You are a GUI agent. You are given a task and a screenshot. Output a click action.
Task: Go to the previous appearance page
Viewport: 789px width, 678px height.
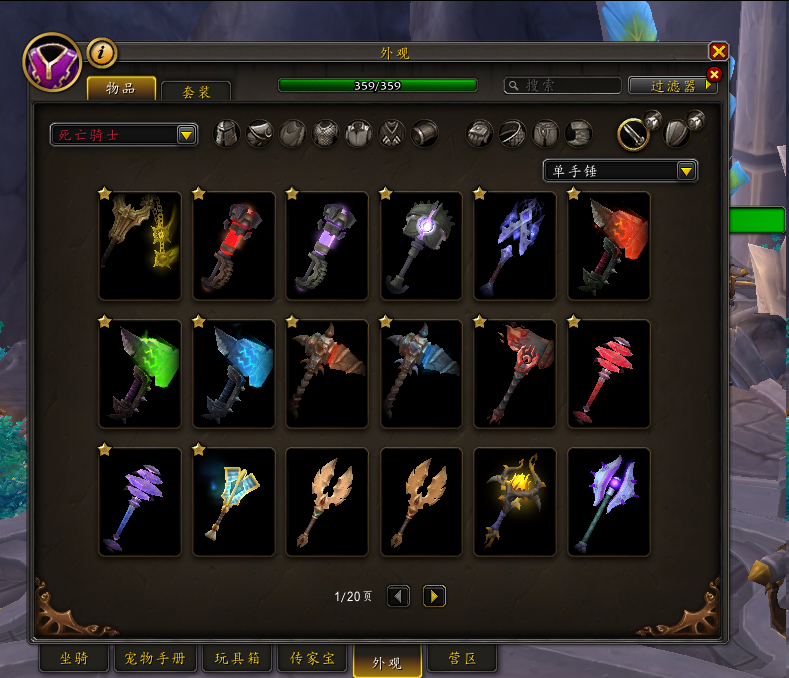coord(398,596)
